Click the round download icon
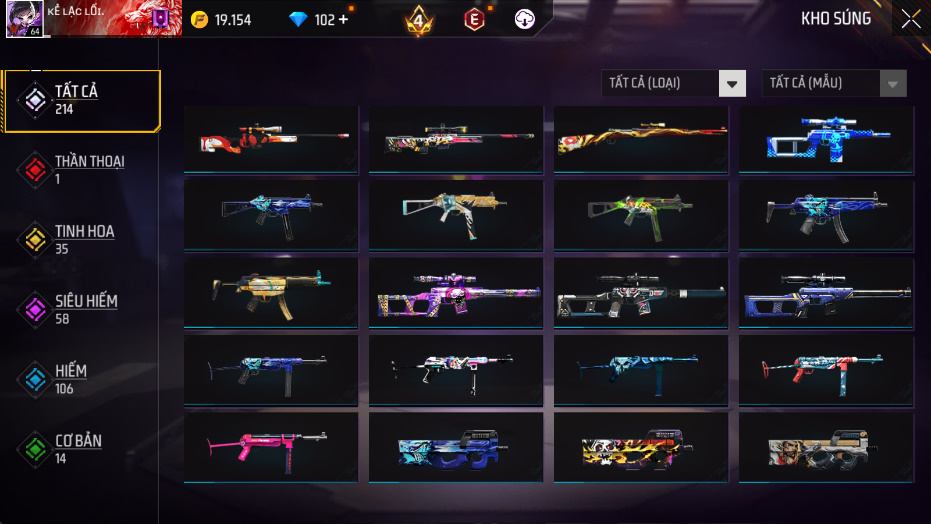The height and width of the screenshot is (524, 931). [x=525, y=19]
